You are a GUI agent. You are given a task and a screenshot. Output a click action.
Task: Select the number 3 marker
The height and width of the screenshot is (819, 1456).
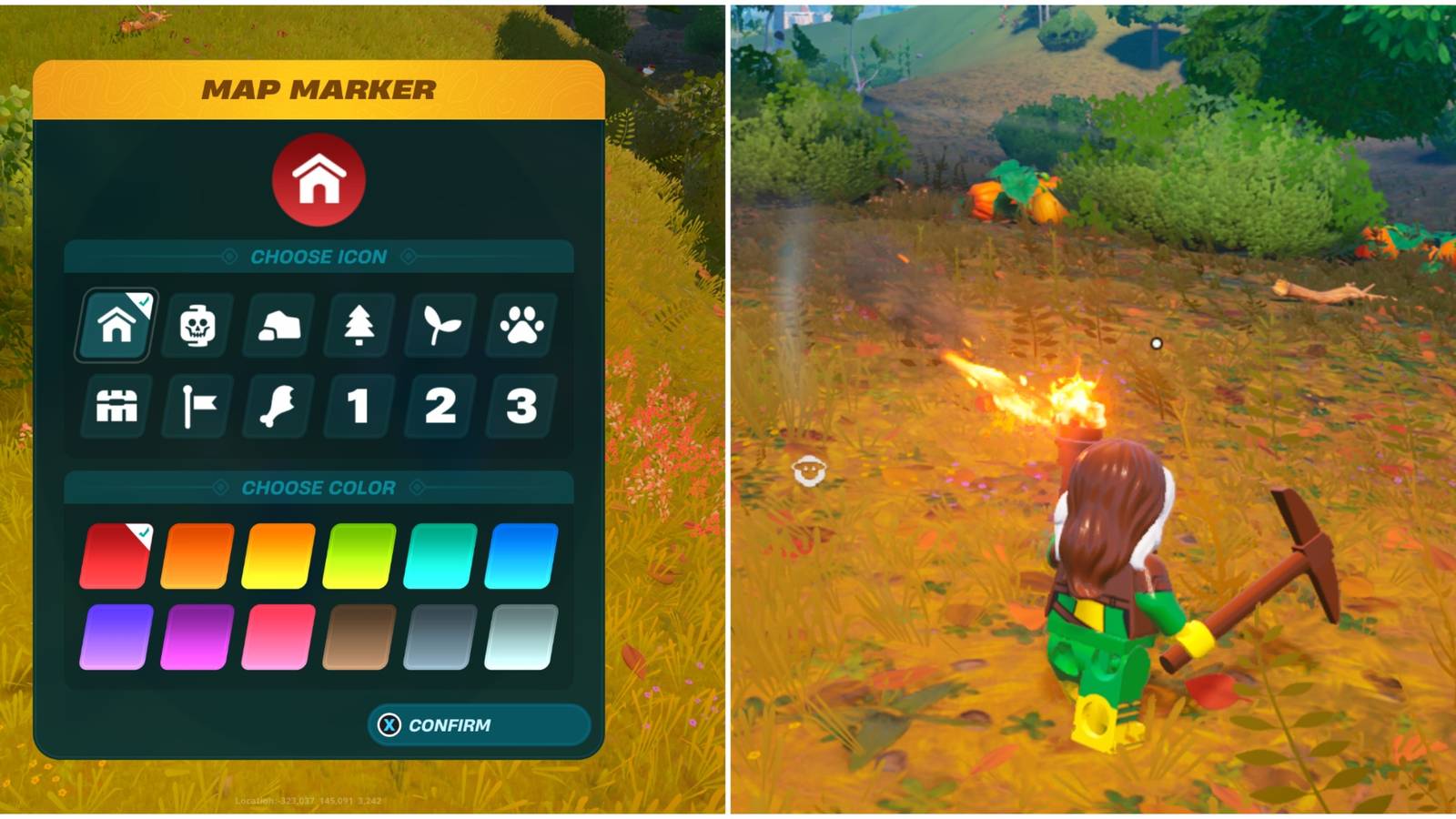coord(520,407)
